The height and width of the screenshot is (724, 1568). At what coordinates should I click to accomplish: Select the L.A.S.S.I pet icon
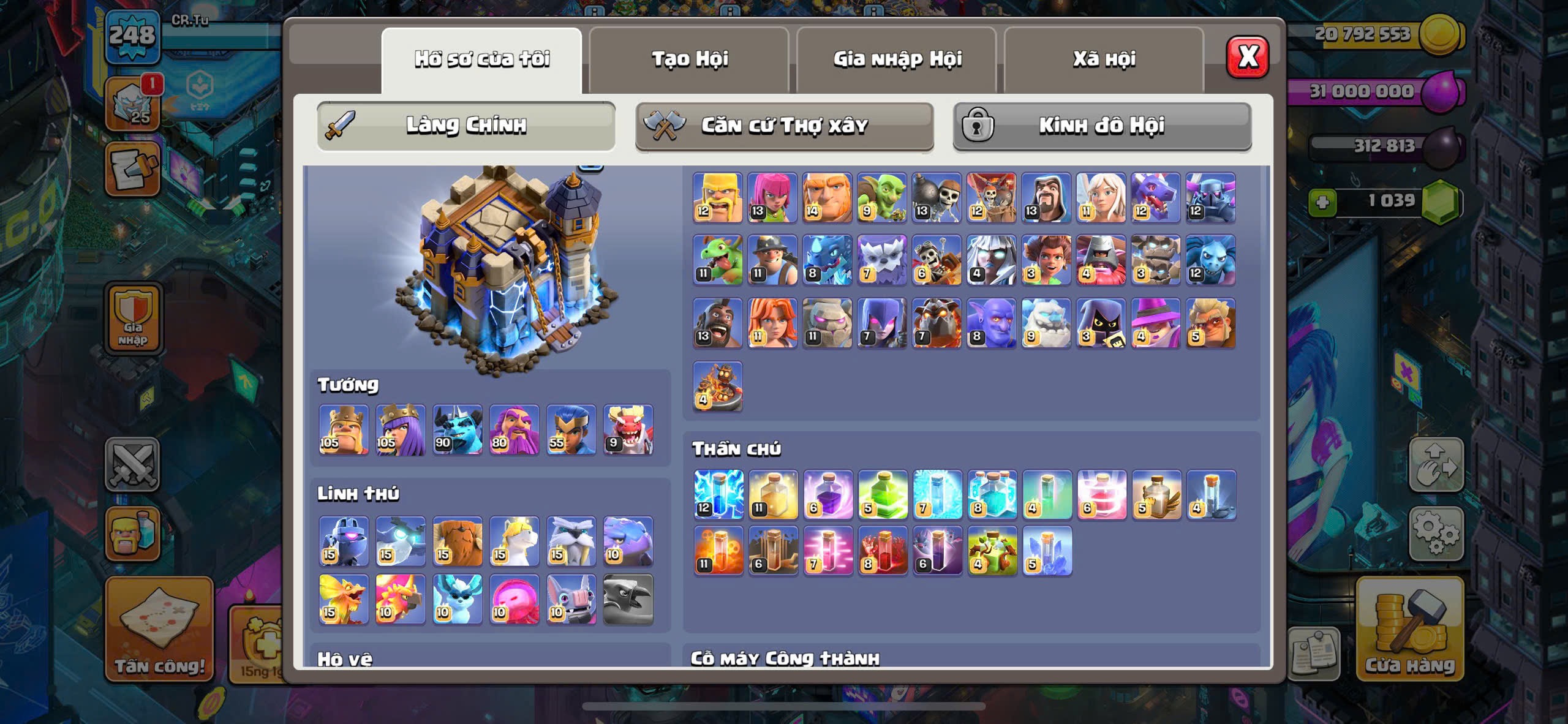[x=344, y=541]
